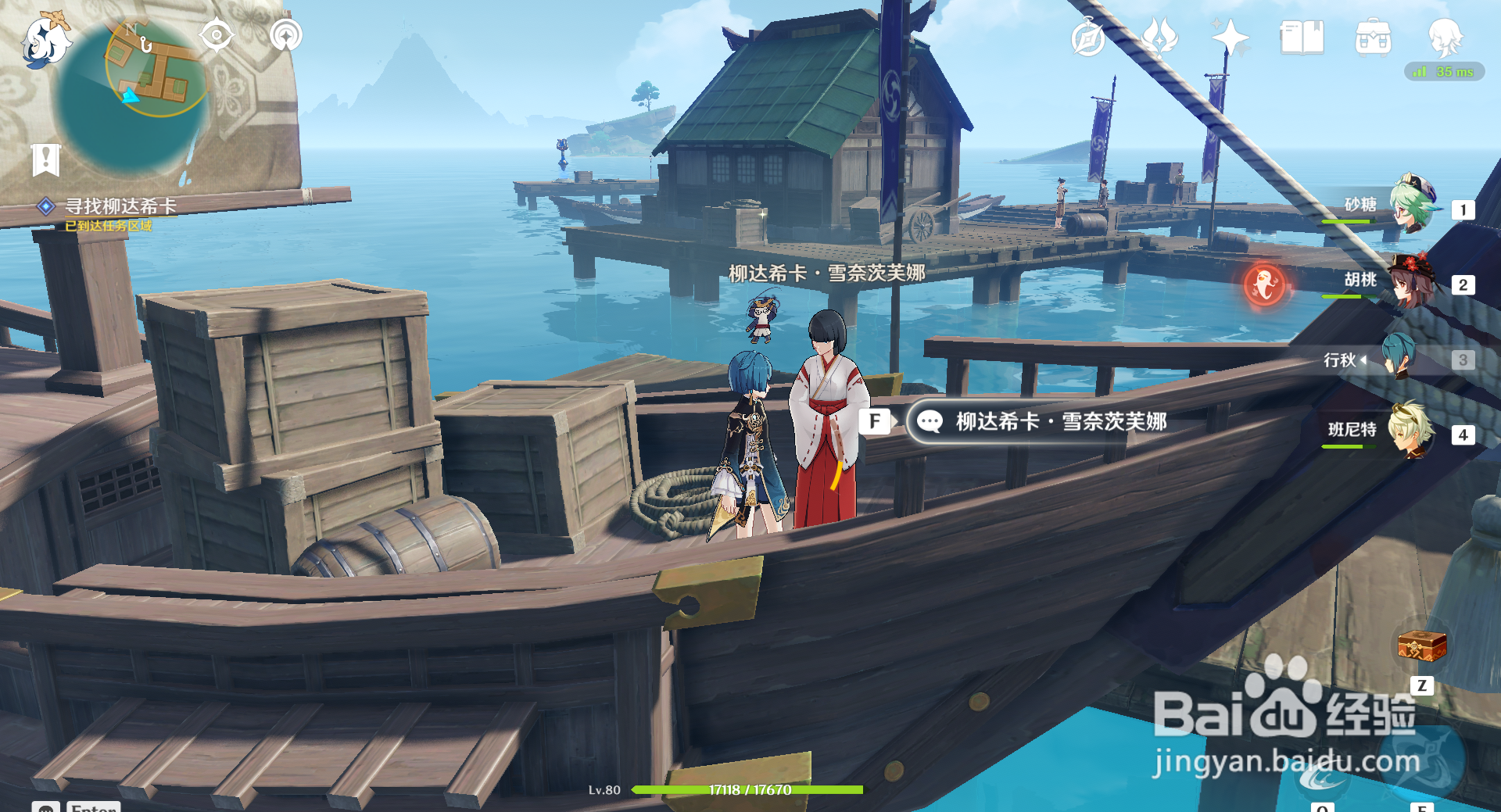The width and height of the screenshot is (1501, 812).
Task: Use the treasure chest gadget icon
Action: [1421, 647]
